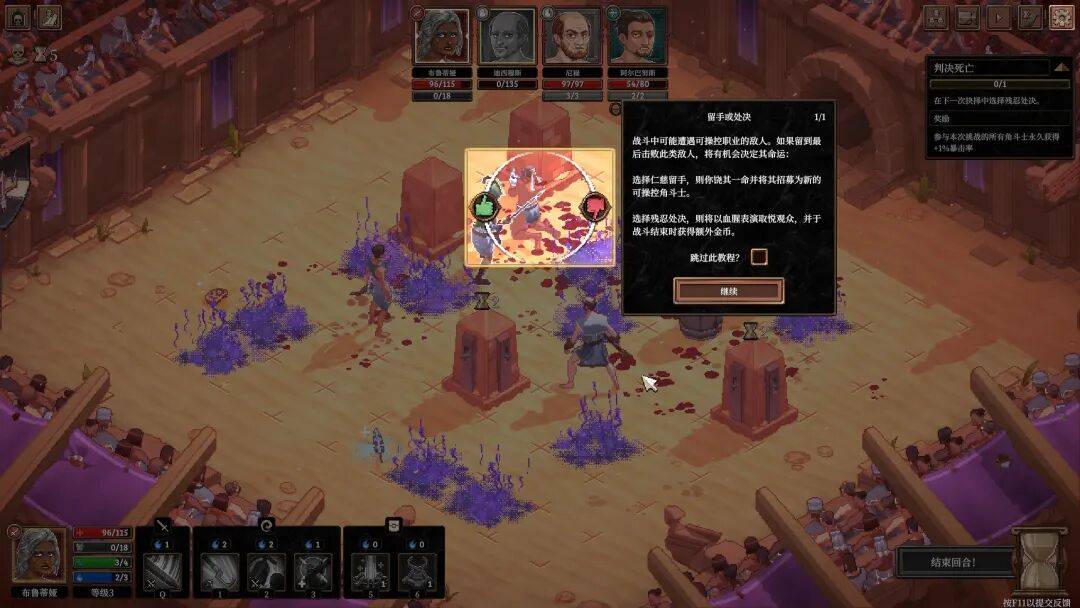Open the chat bubble log button
Image resolution: width=1080 pixels, height=608 pixels.
967,17
